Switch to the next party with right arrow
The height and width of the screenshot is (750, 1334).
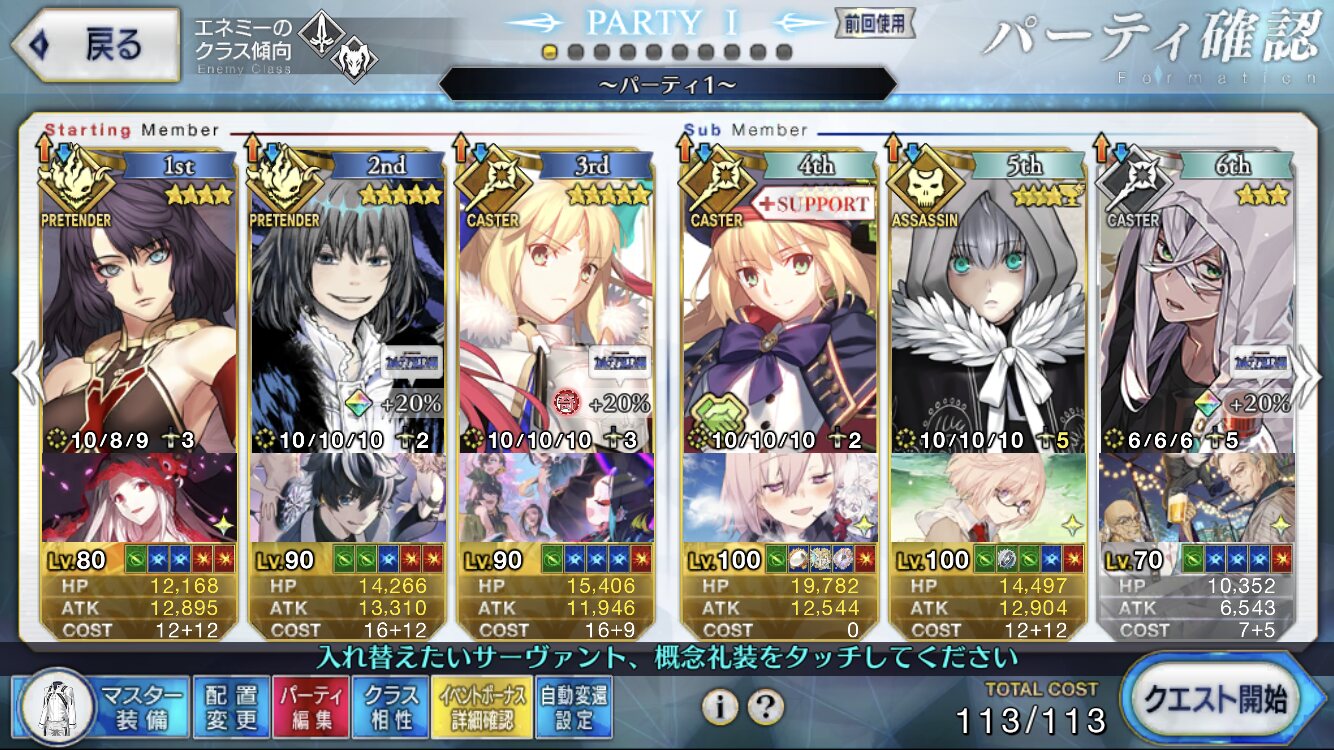pyautogui.click(x=1309, y=372)
